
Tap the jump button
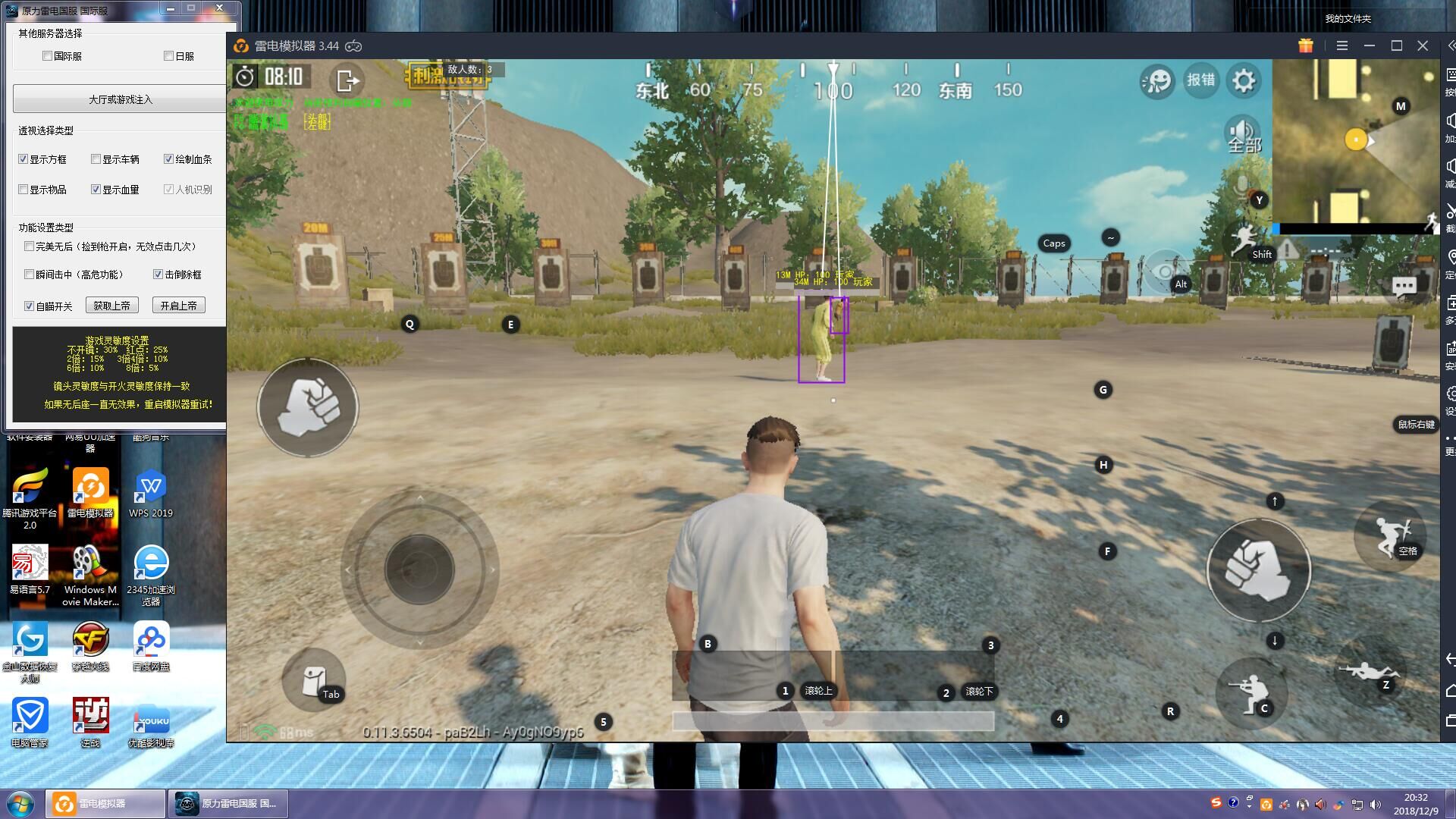pos(1390,535)
